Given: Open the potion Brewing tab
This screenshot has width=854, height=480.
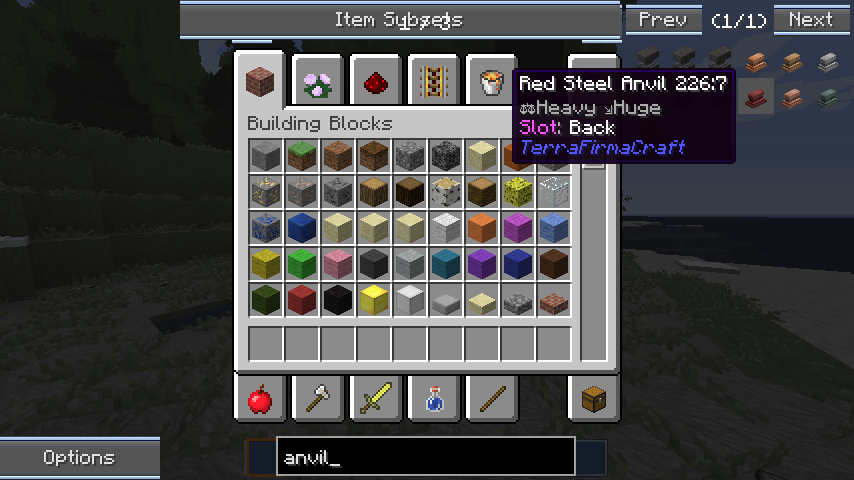Looking at the screenshot, I should [x=433, y=401].
